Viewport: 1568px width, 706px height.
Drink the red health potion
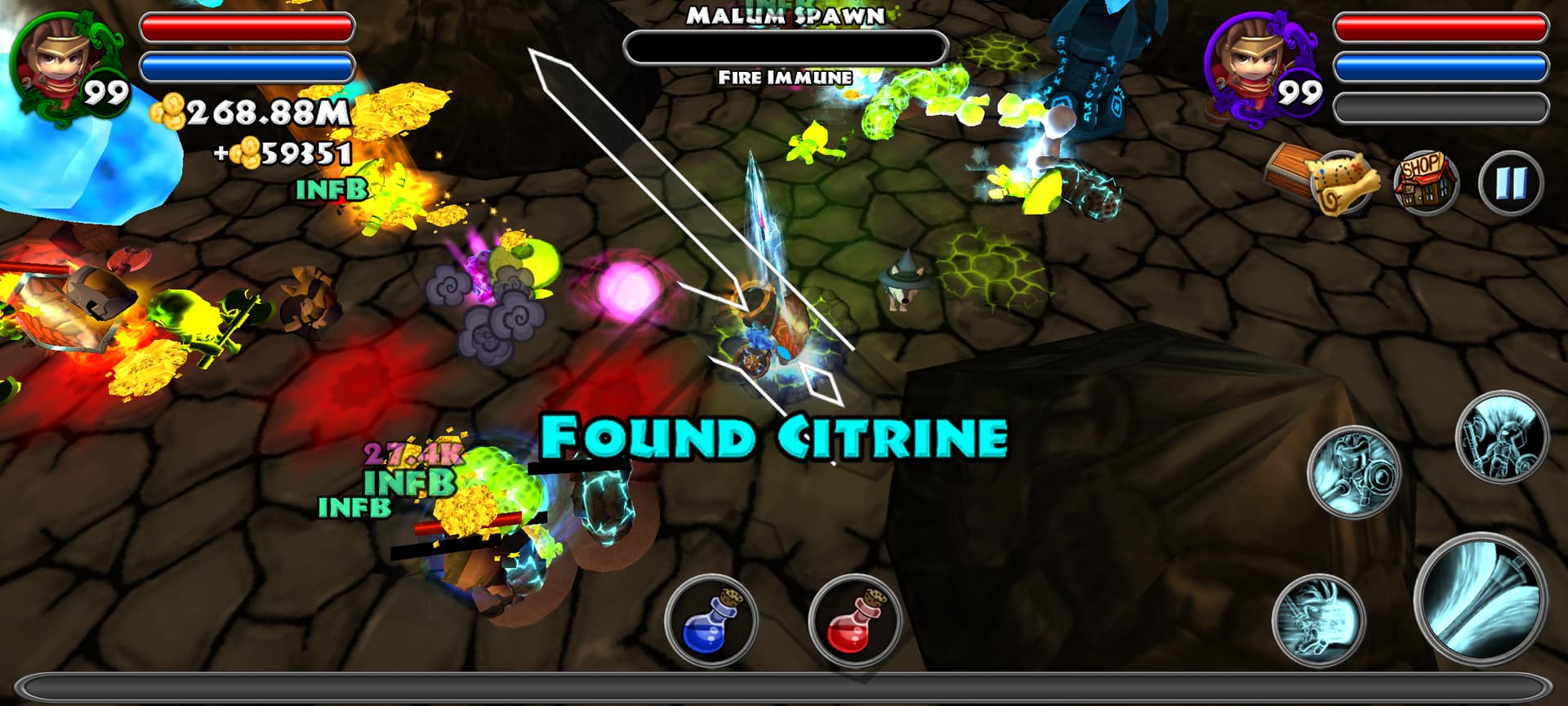pos(854,620)
